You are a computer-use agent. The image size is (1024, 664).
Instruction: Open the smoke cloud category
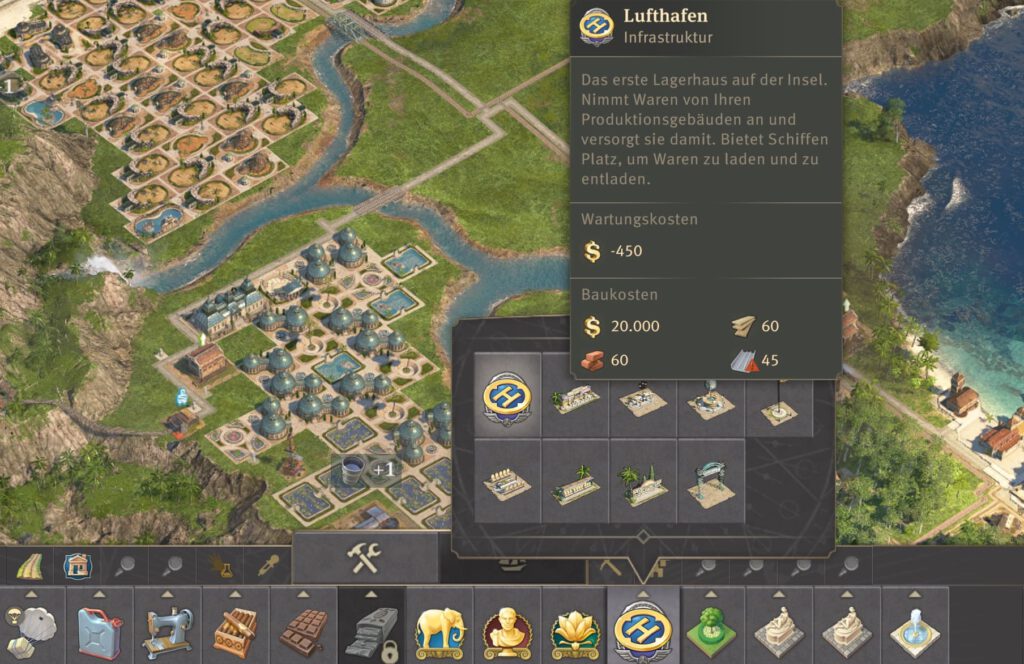(30, 629)
